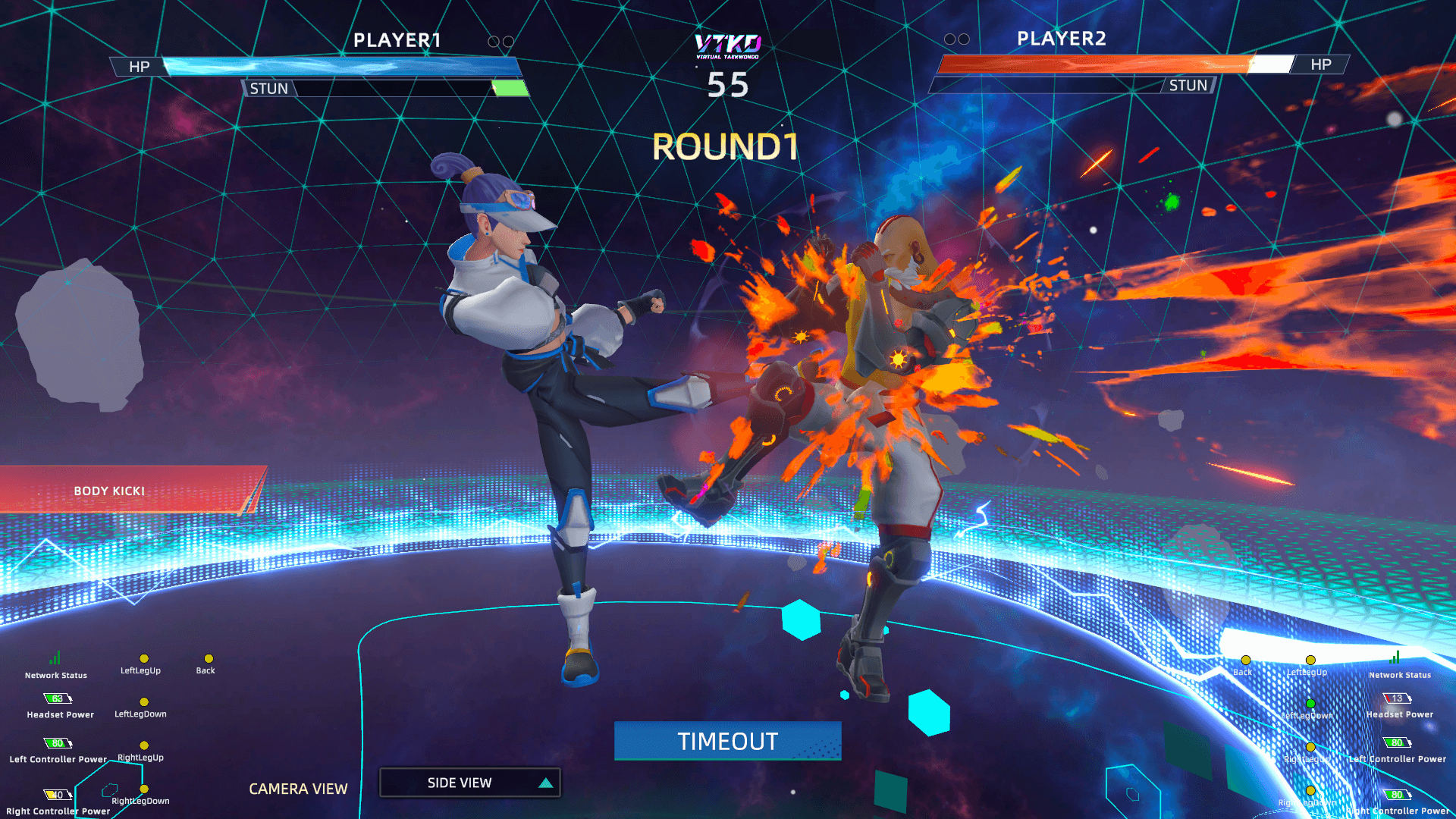Viewport: 1456px width, 819px height.
Task: Open the SIDE VIEW camera dropdown
Action: coord(470,783)
